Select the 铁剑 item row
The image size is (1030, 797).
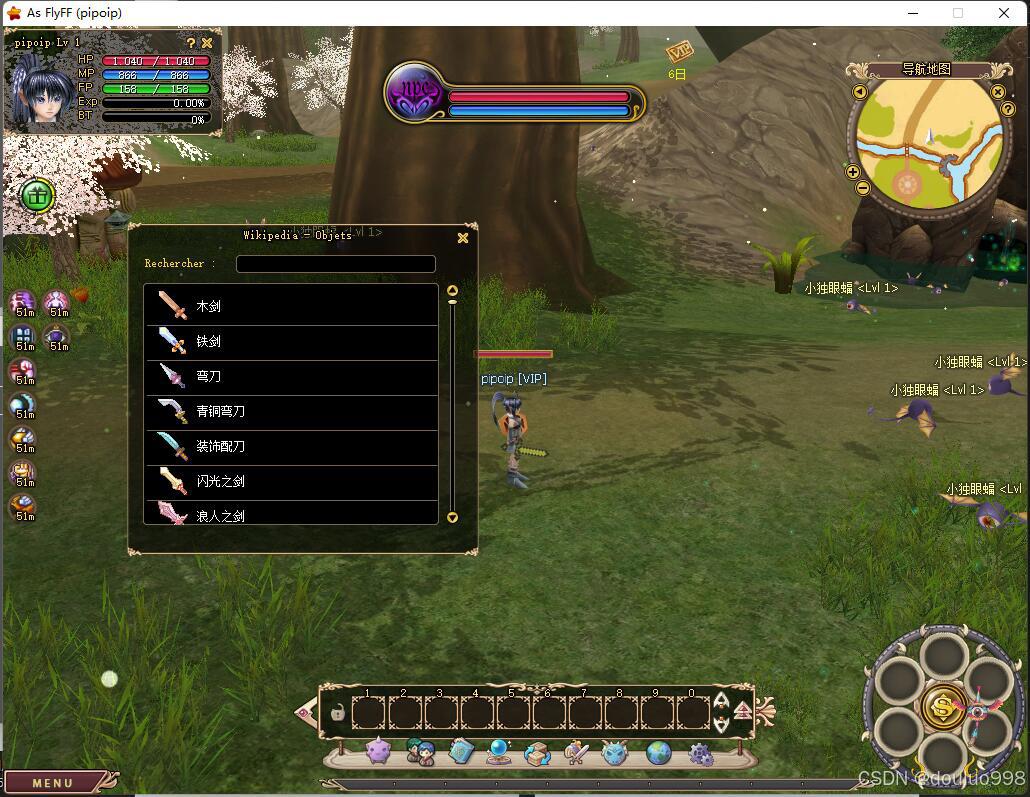[x=292, y=341]
